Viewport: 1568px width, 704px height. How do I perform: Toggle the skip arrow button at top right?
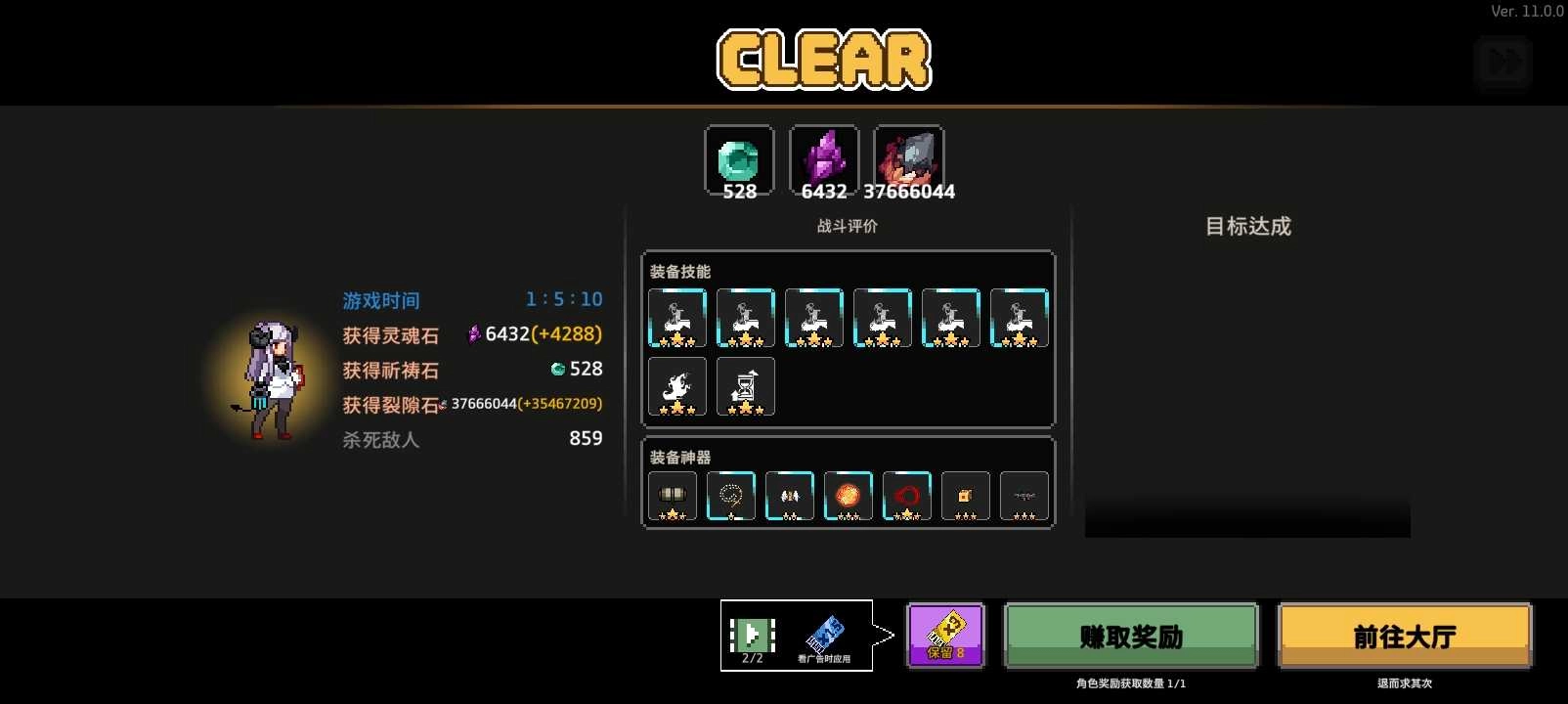(x=1504, y=62)
